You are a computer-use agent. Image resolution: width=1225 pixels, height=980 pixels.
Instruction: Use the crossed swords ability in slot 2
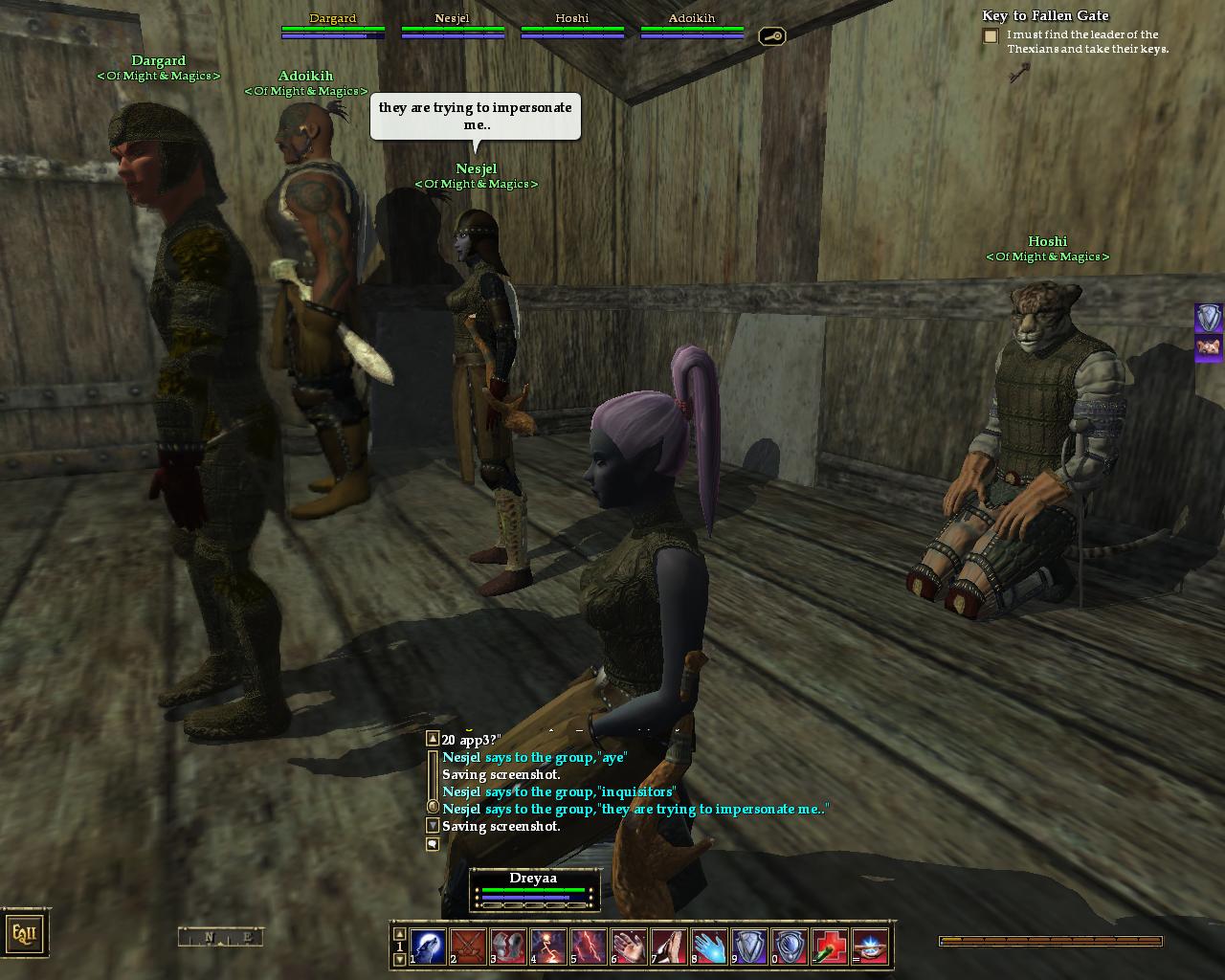click(x=468, y=947)
